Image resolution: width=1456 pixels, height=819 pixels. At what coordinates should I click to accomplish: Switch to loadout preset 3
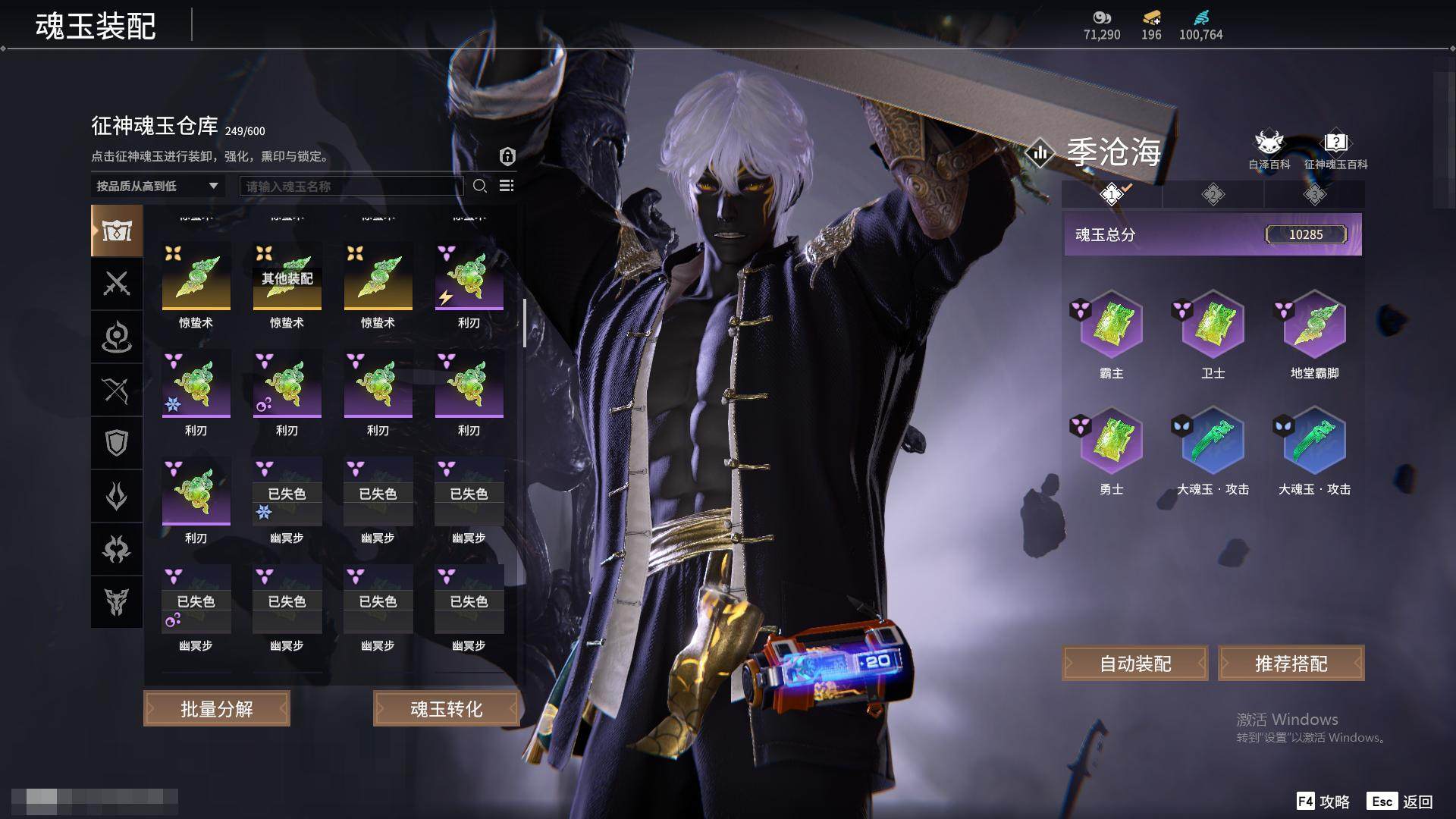tap(1315, 194)
